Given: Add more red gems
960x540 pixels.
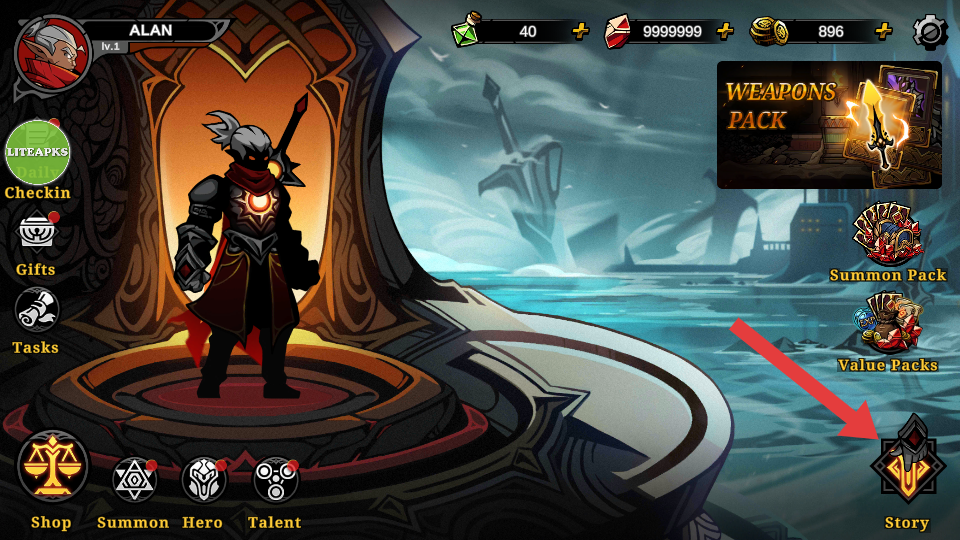Looking at the screenshot, I should point(725,31).
